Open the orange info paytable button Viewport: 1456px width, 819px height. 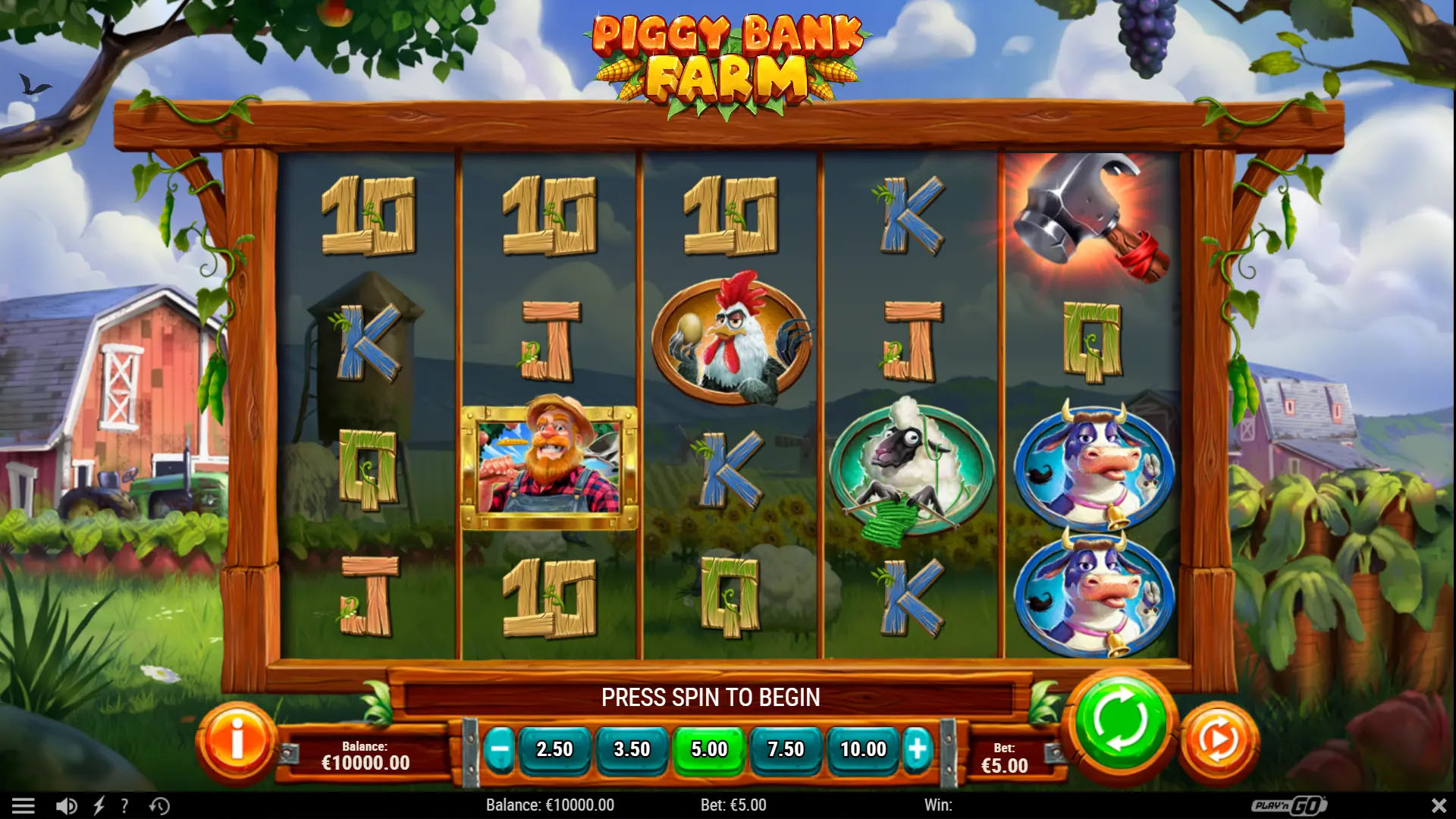tap(237, 741)
